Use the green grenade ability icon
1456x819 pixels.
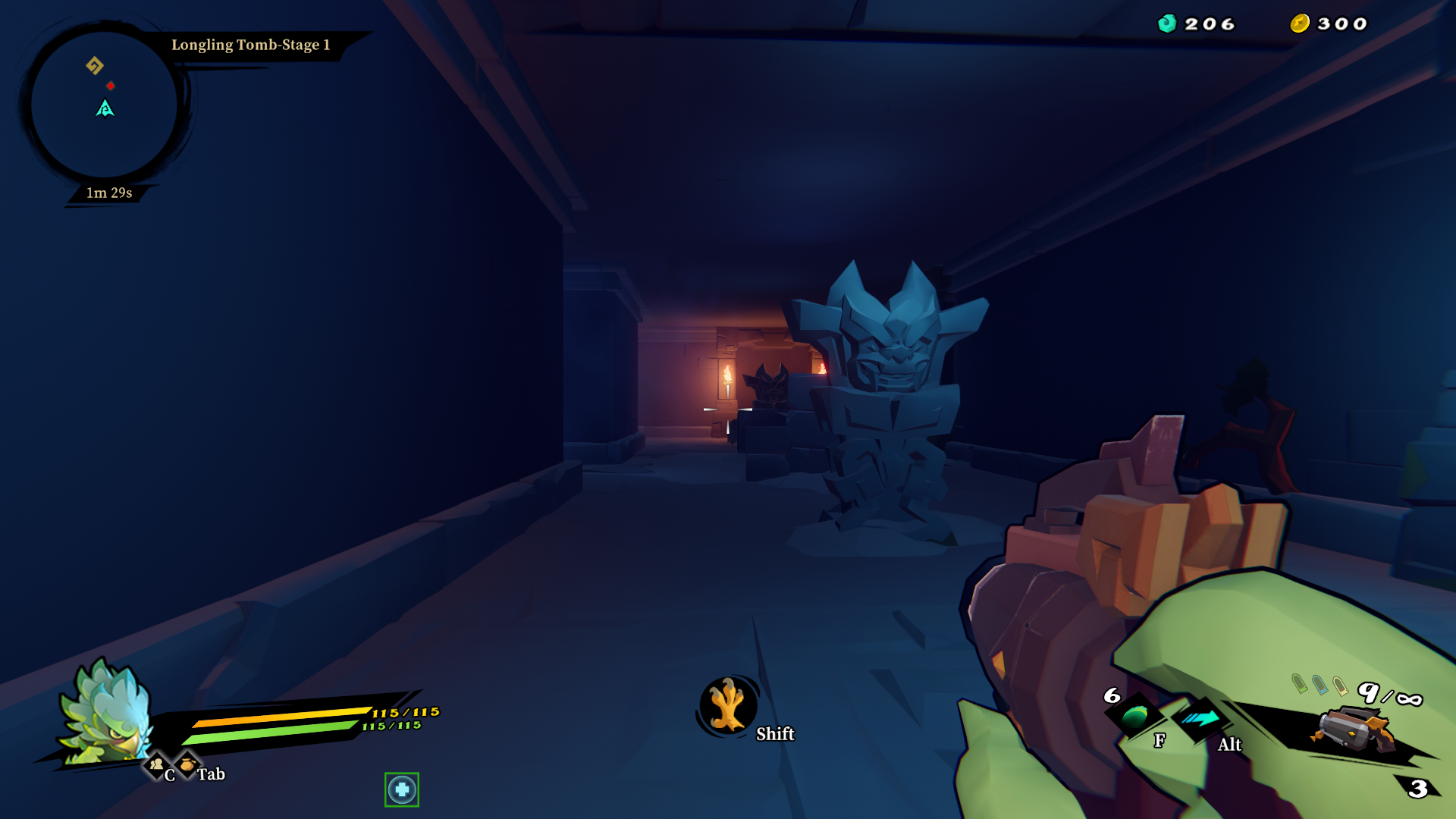(x=1135, y=715)
